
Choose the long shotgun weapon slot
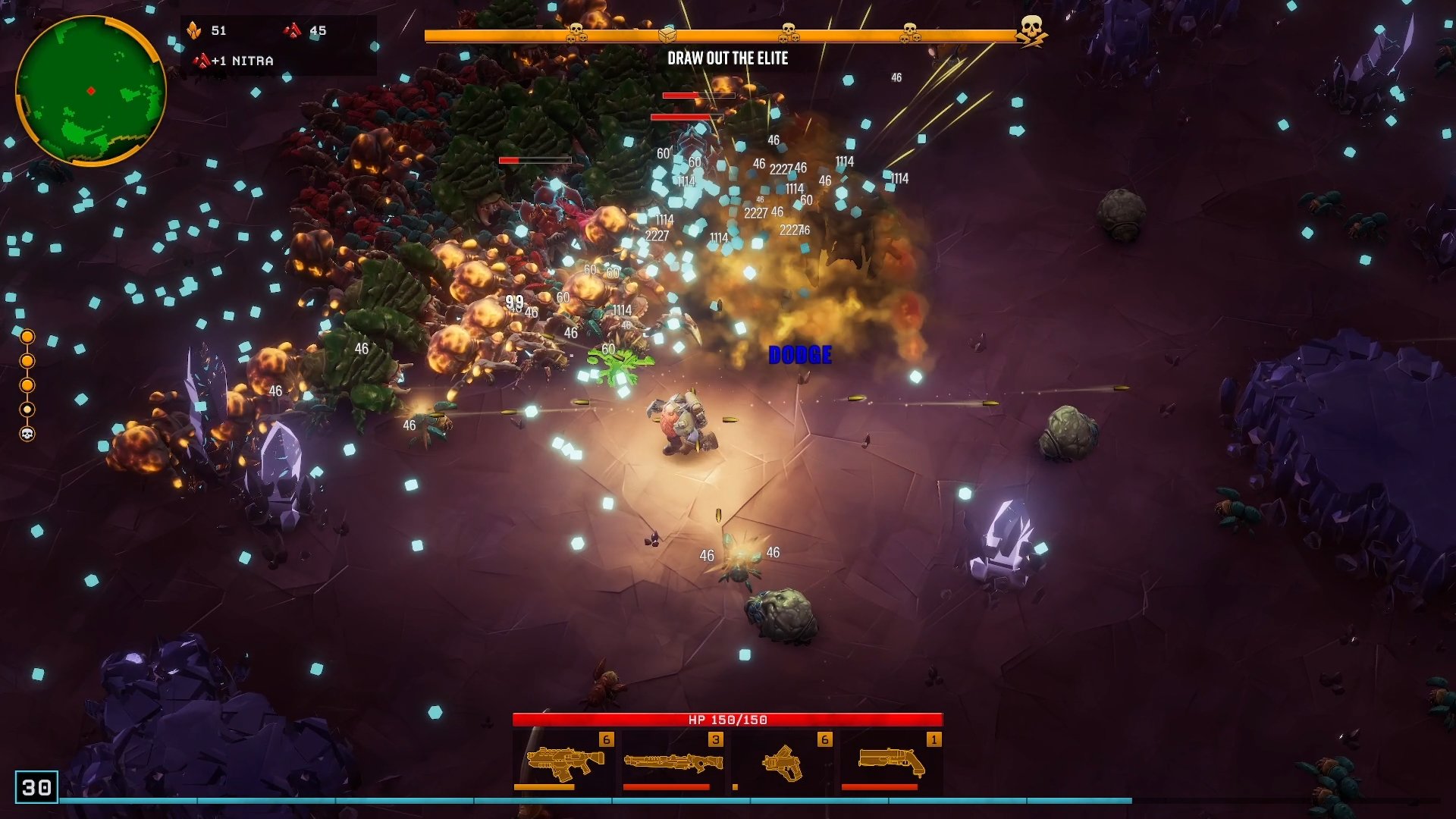673,762
